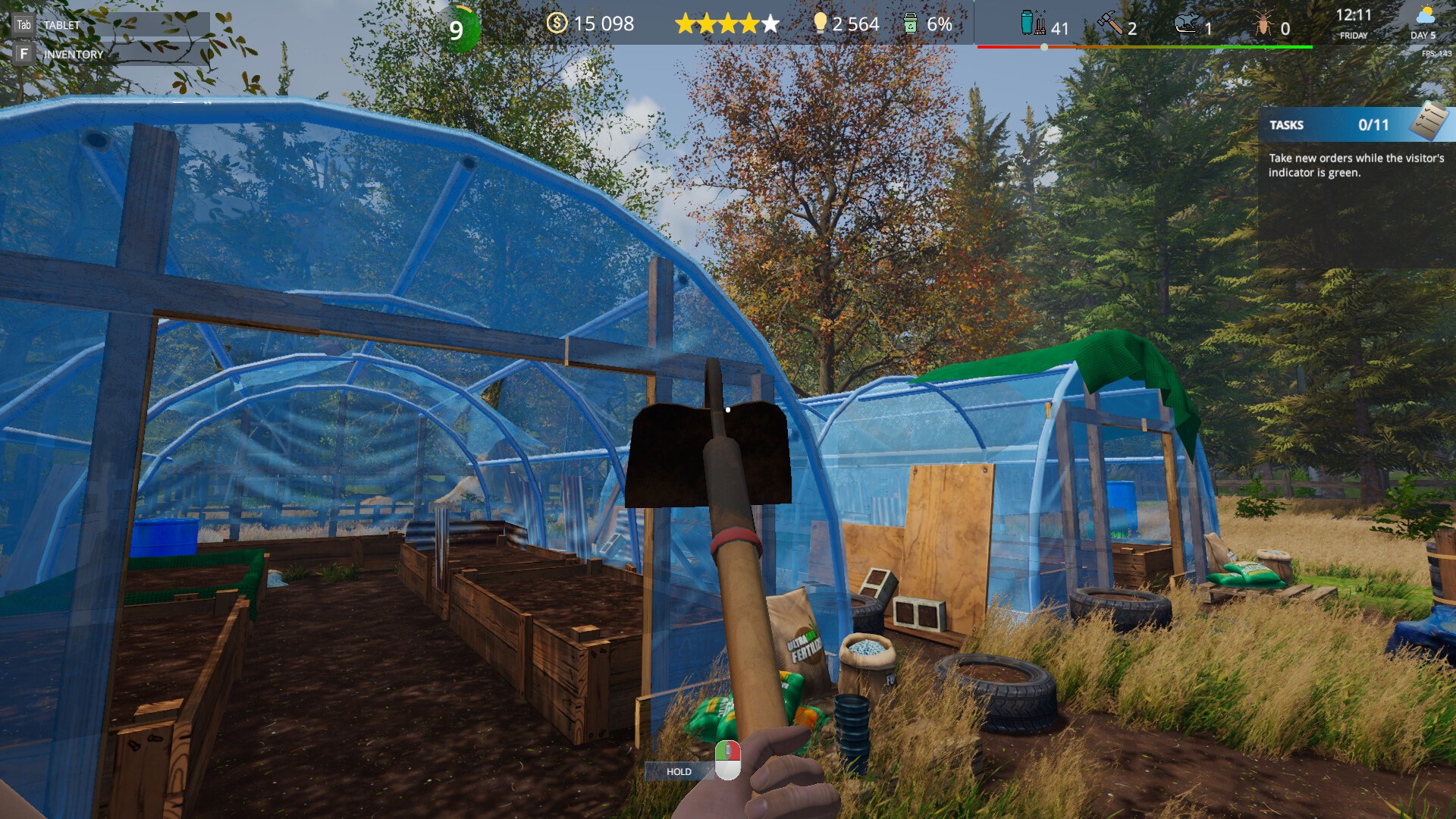The image size is (1456, 819).
Task: Select the rat pest icon
Action: (x=1186, y=26)
